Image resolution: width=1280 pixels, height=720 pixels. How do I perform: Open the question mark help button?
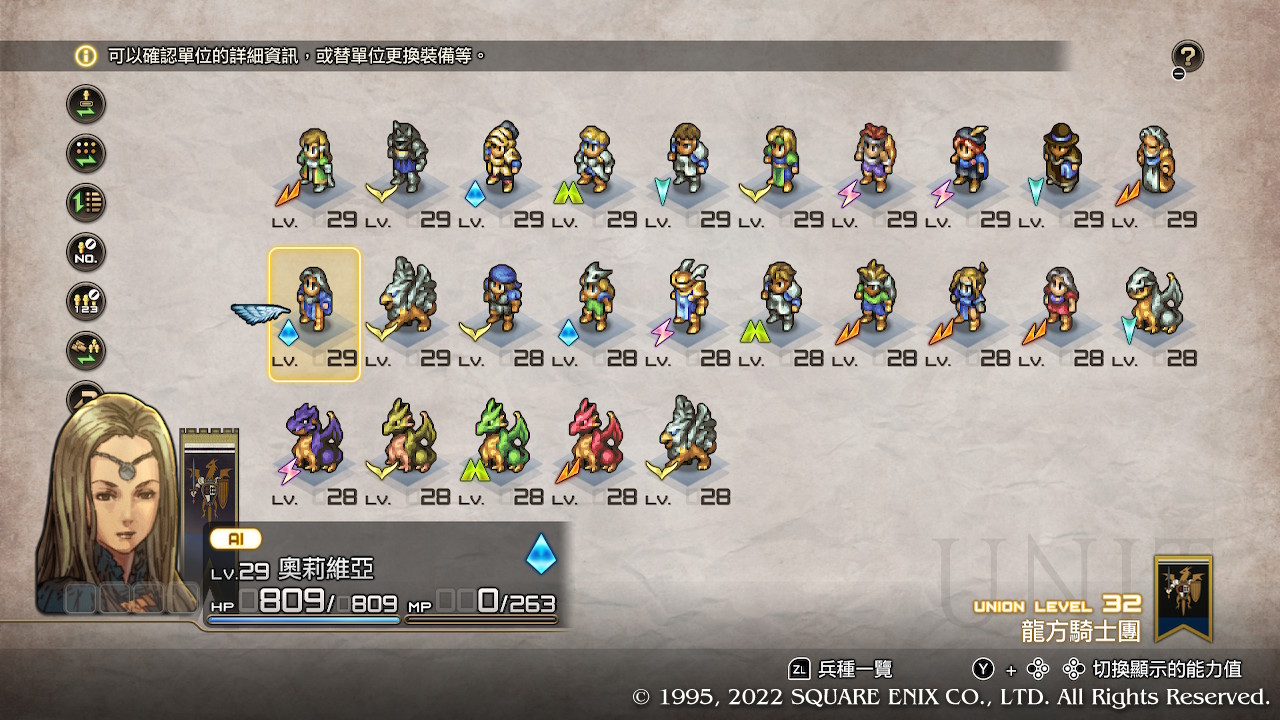point(1187,58)
